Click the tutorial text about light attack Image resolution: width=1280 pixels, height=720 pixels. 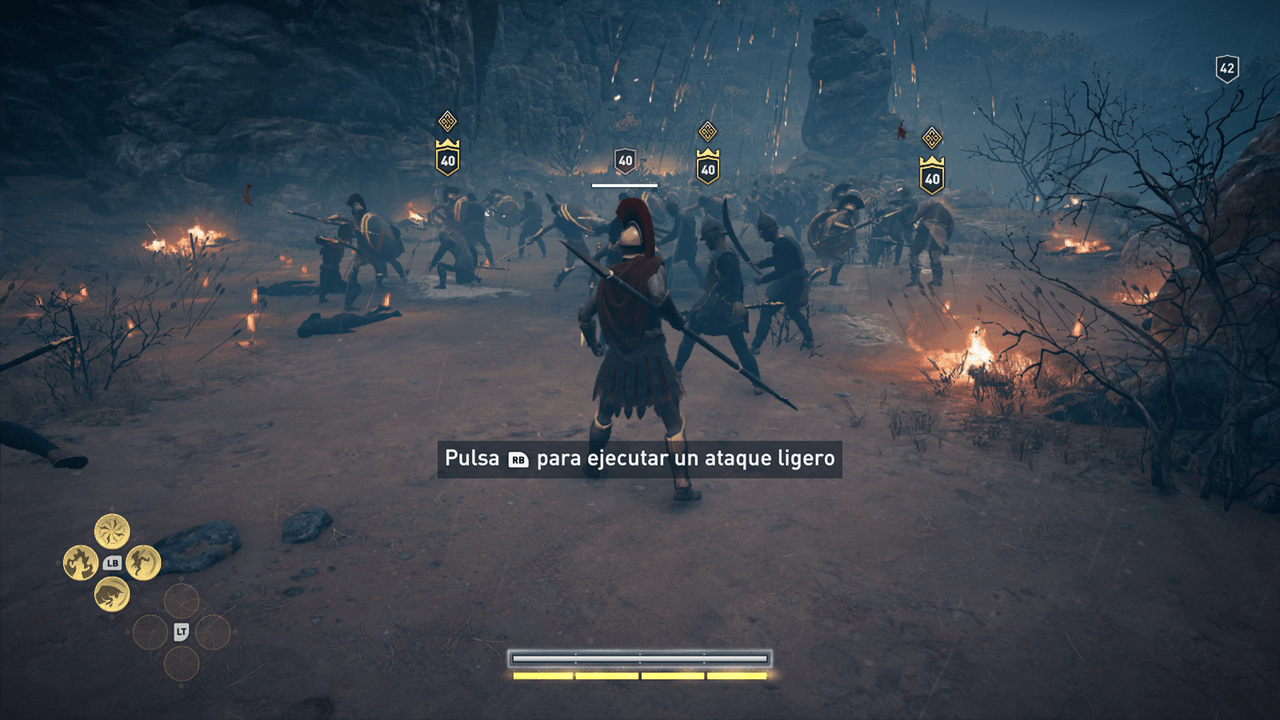[640, 459]
